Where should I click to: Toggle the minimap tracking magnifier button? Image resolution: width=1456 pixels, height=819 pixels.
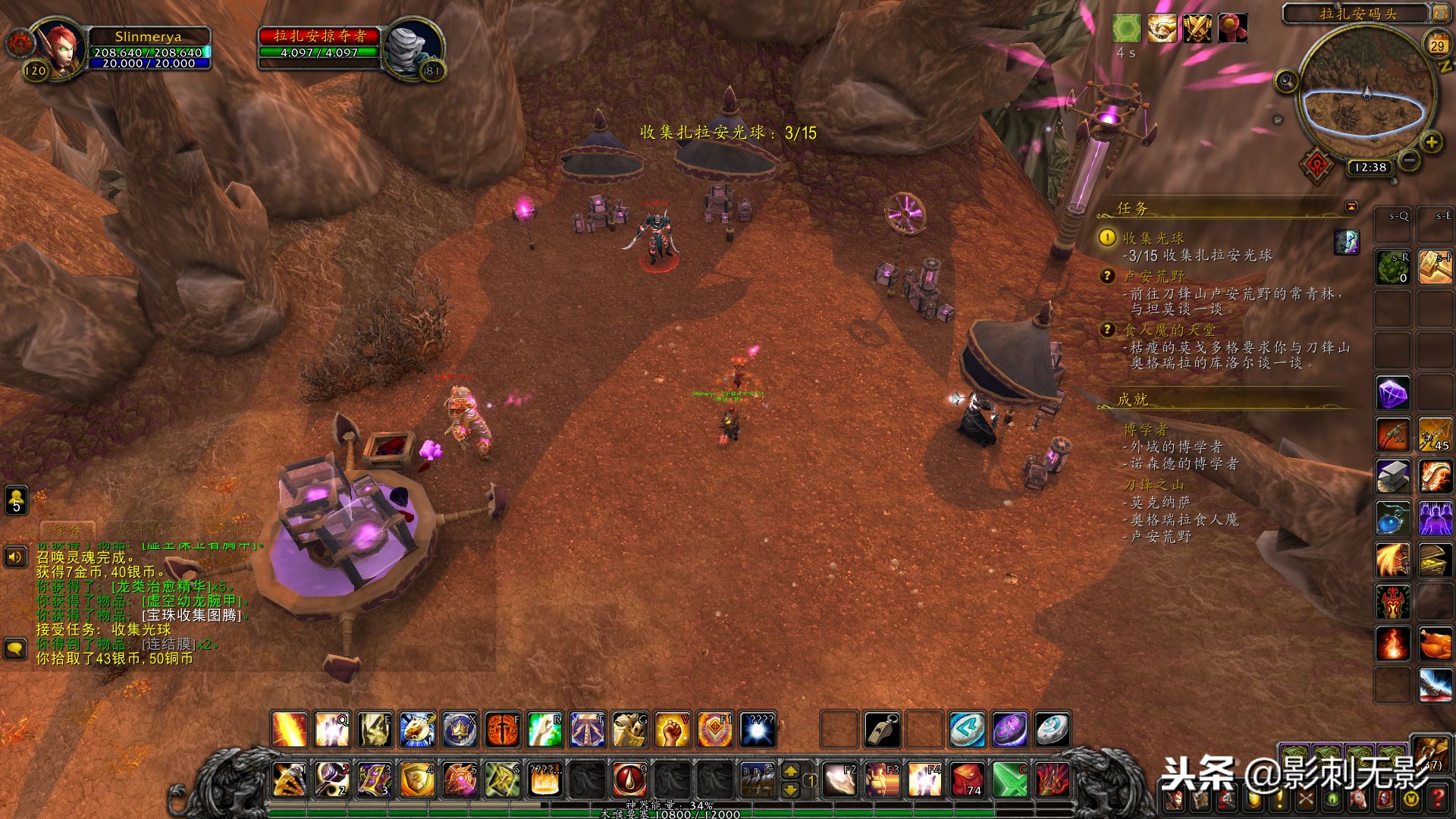[1286, 81]
